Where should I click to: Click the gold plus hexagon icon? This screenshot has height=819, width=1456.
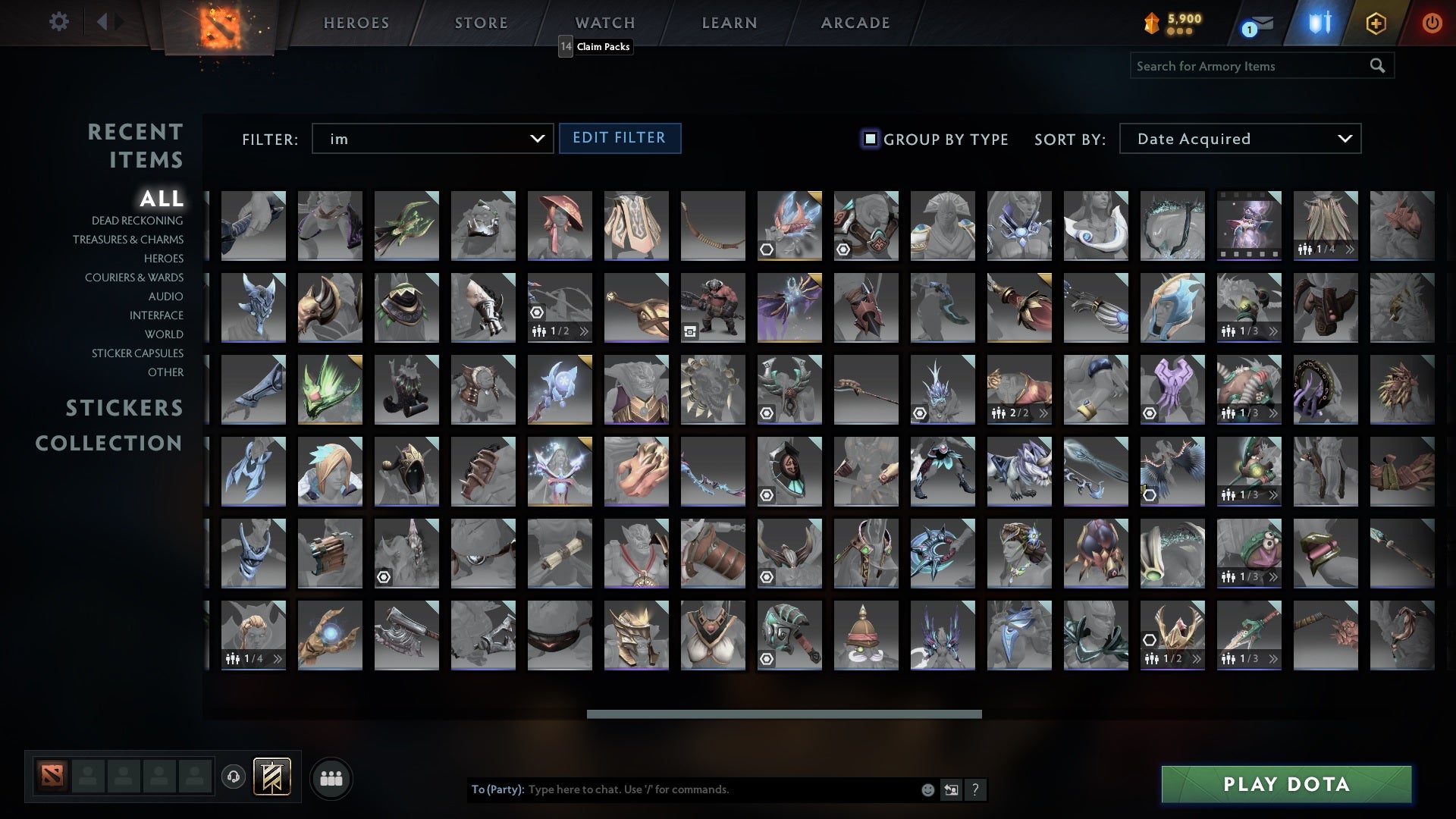click(1376, 24)
